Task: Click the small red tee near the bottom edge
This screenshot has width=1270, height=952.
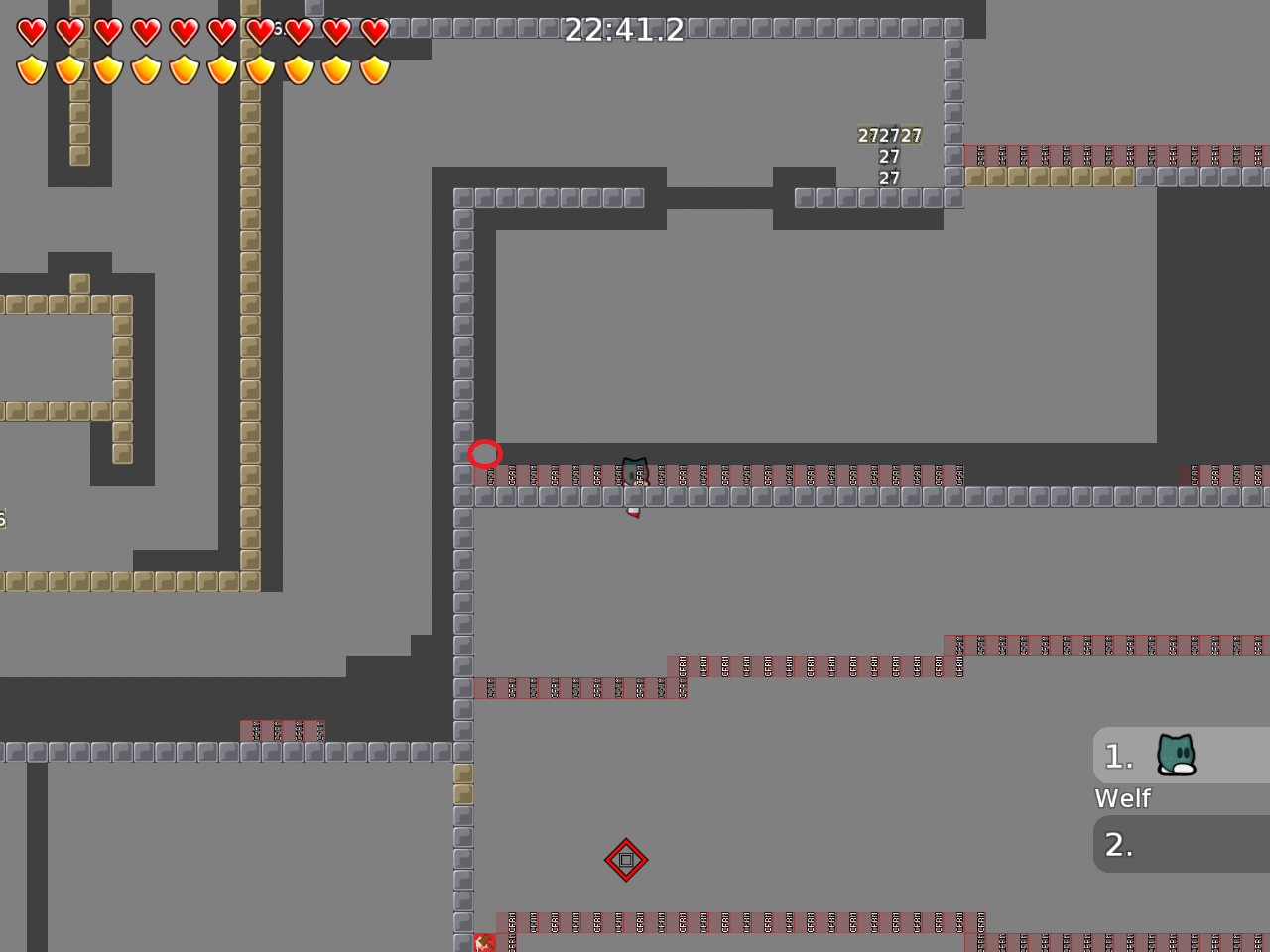Action: 485,942
